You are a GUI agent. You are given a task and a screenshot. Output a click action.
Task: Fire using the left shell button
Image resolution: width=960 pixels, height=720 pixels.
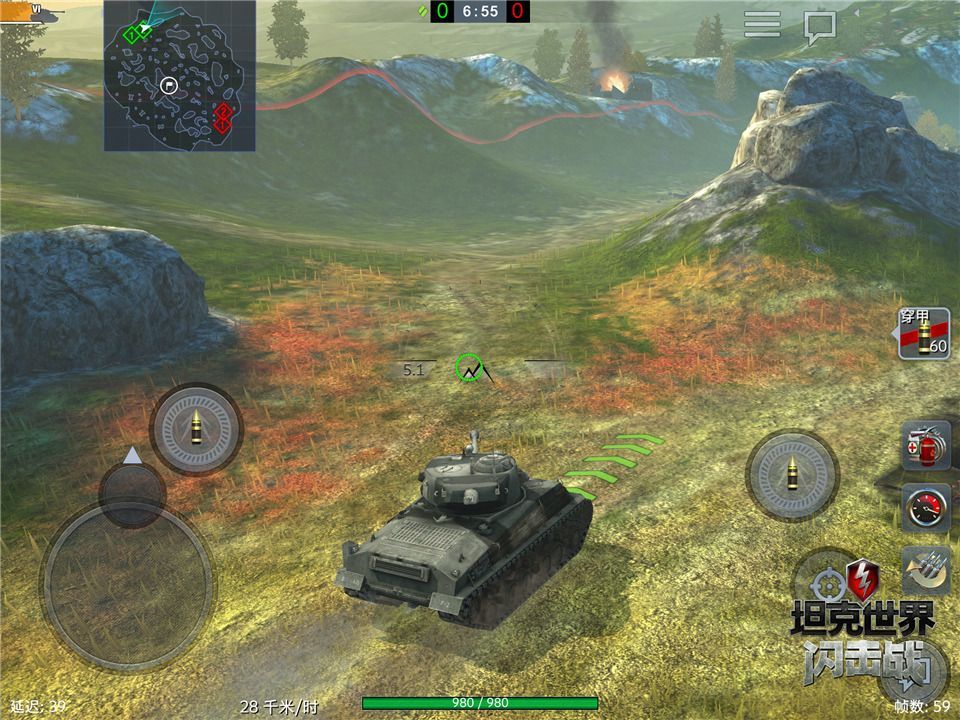pyautogui.click(x=196, y=429)
